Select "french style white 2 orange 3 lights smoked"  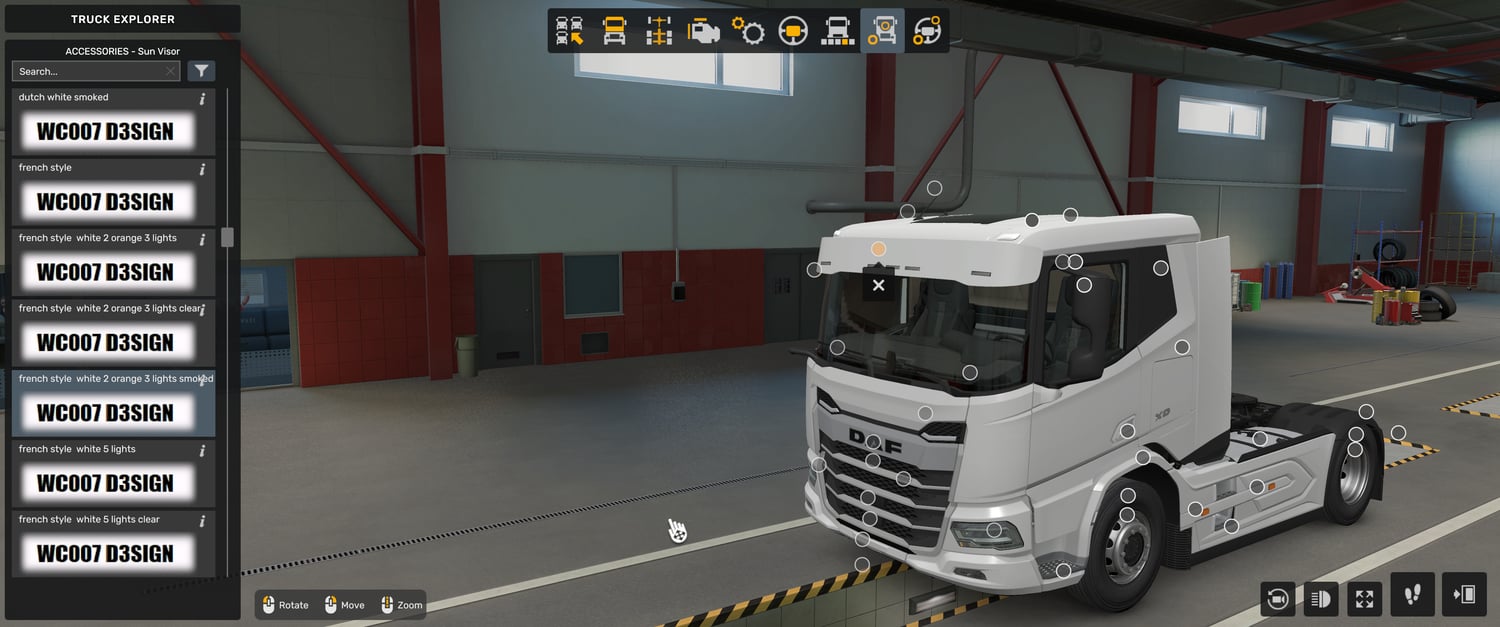[x=105, y=412]
